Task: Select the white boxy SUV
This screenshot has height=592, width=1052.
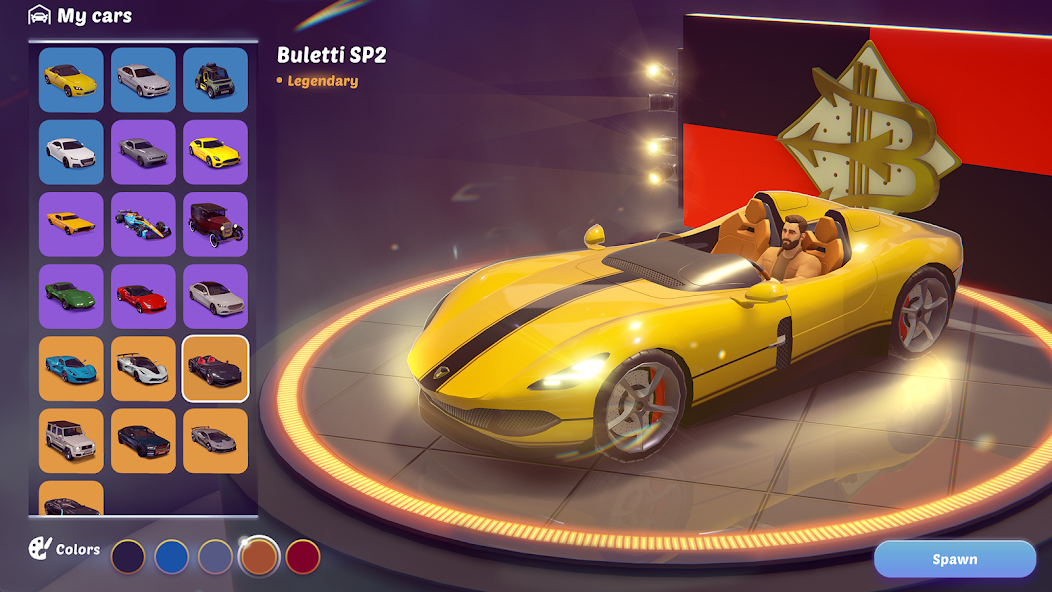Action: (71, 440)
